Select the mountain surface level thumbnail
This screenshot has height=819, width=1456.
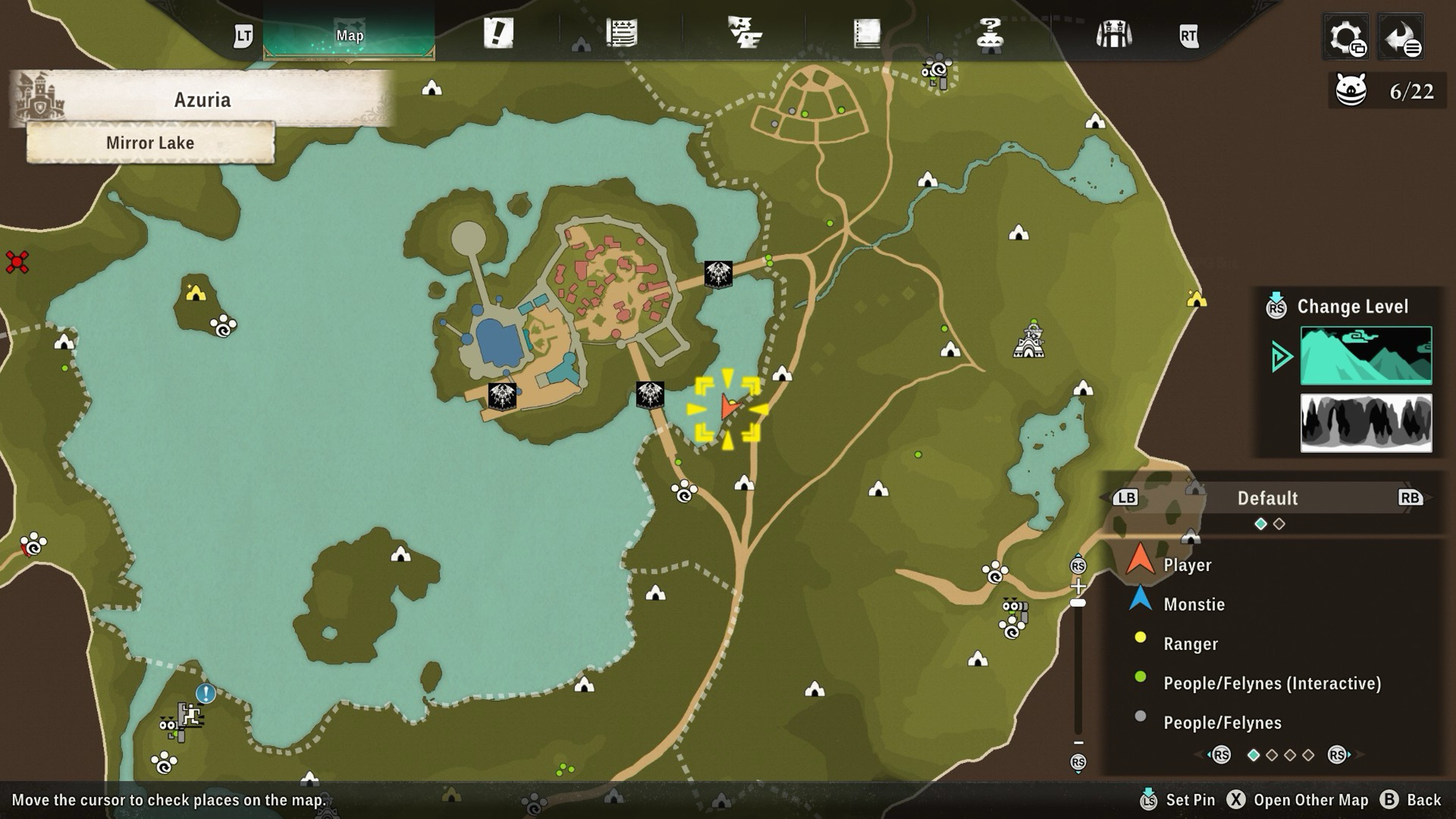tap(1366, 355)
